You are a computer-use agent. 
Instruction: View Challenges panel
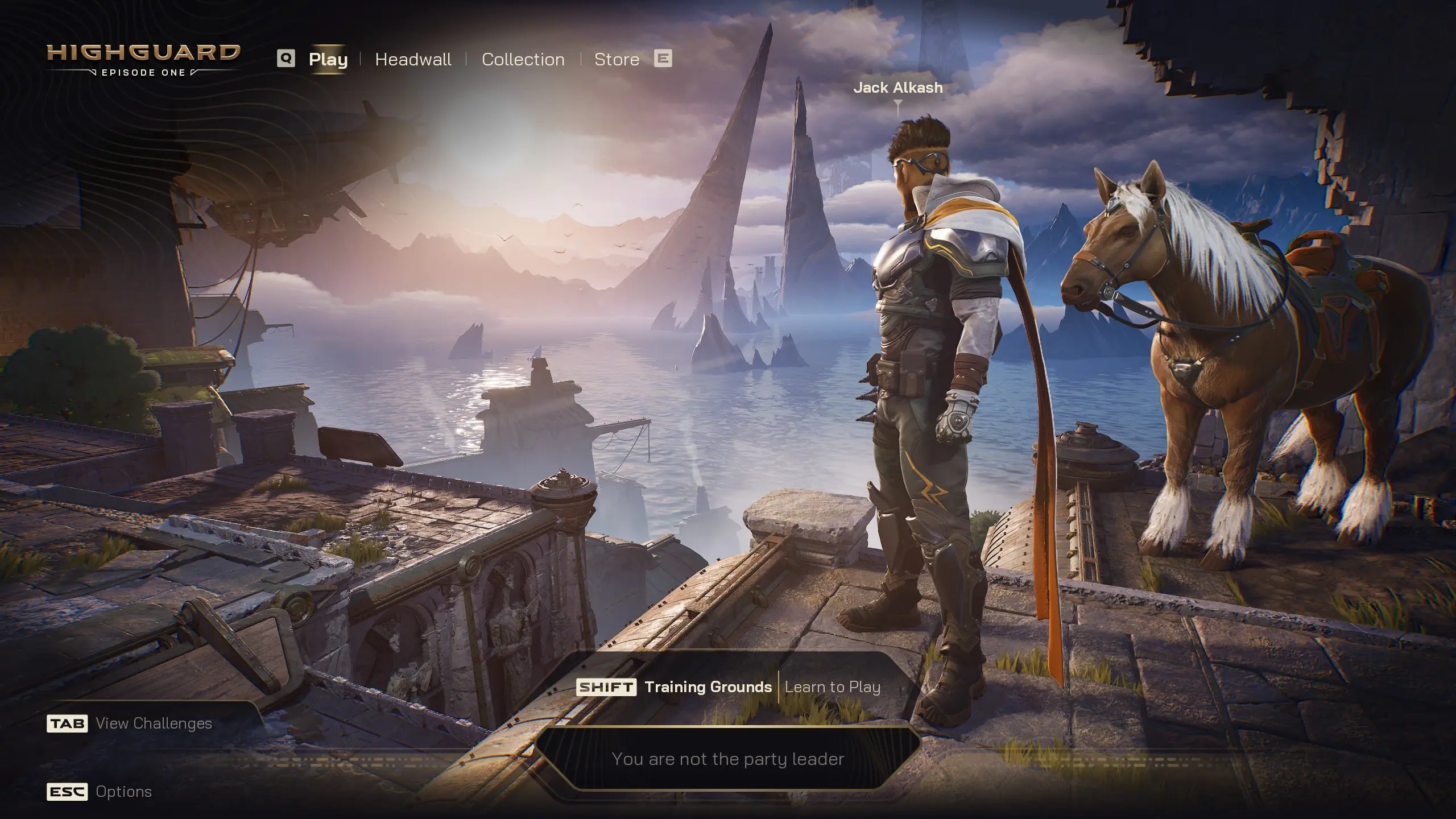tap(153, 723)
